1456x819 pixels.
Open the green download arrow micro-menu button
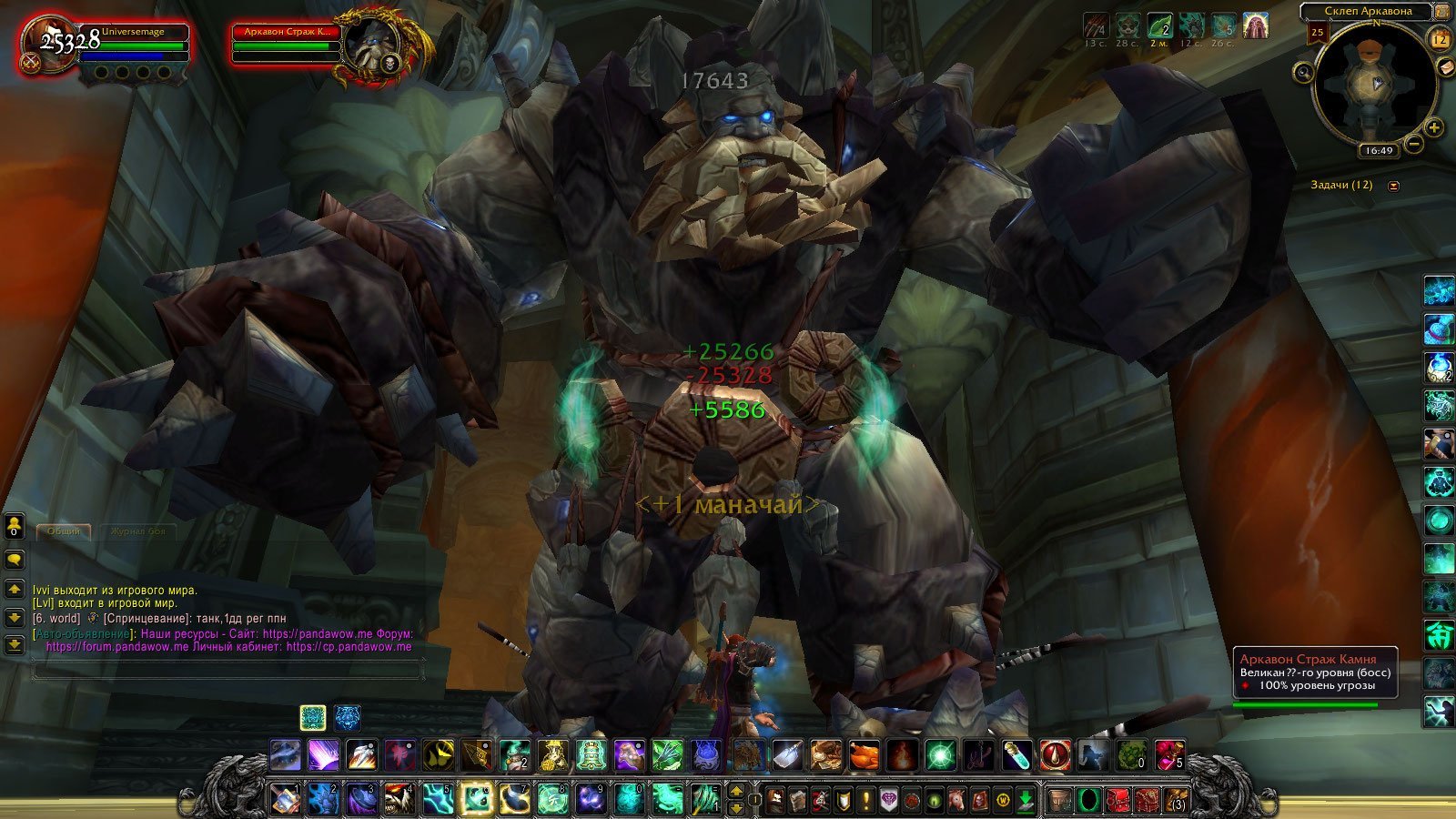point(1026,801)
